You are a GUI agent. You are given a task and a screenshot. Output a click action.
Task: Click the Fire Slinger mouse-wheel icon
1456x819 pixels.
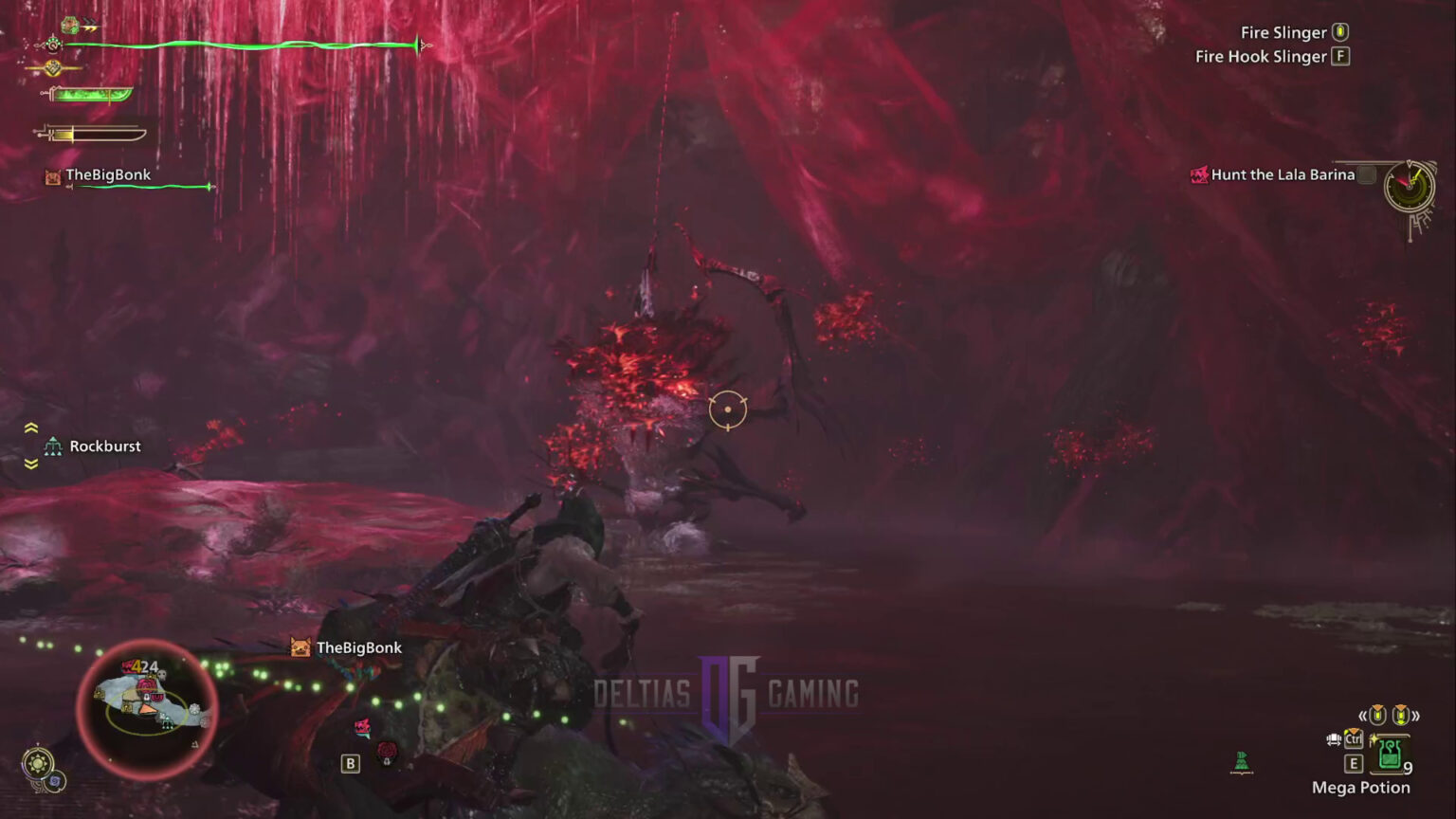(1339, 31)
